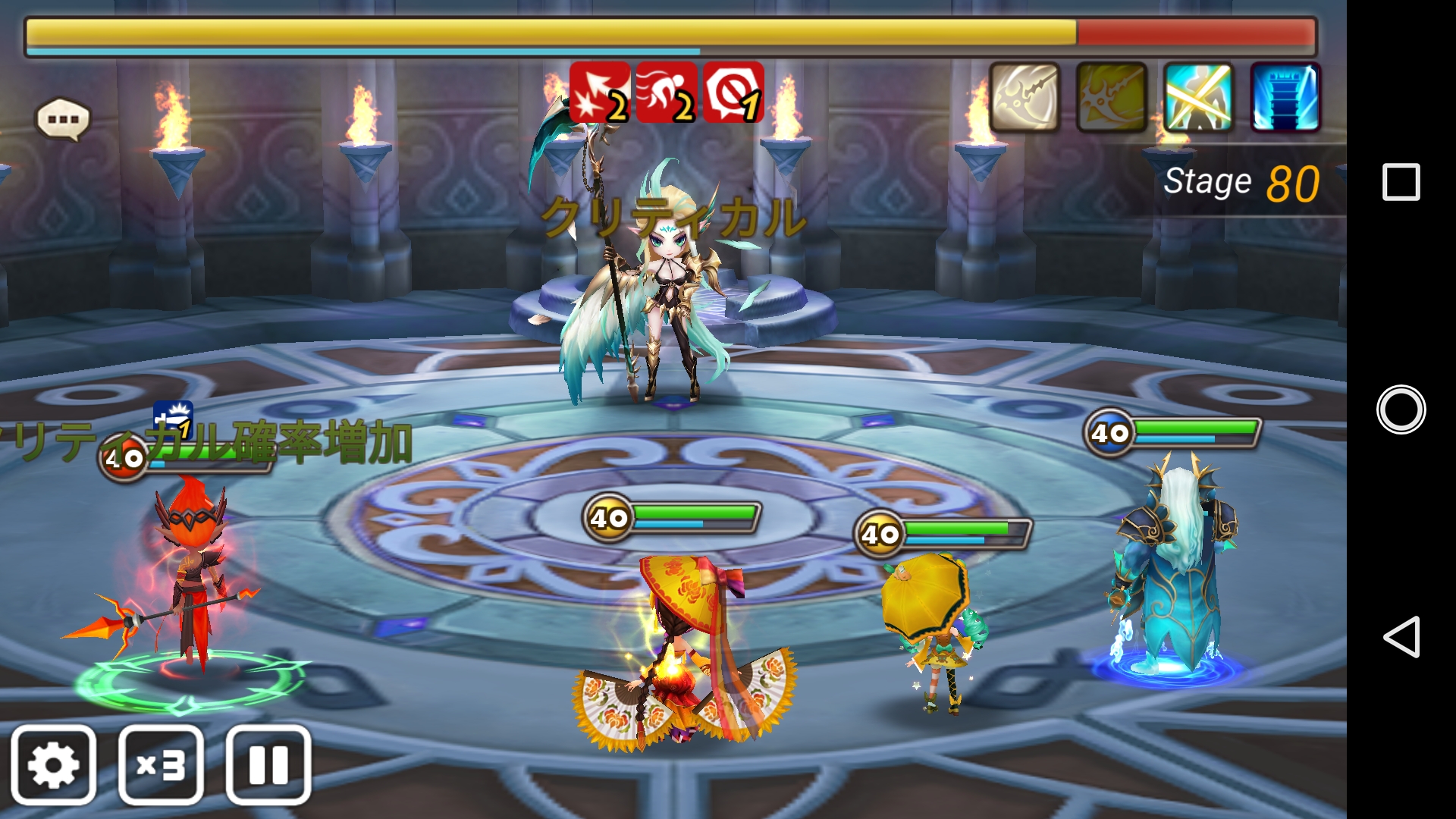Tap the Android back button
1456x819 pixels.
coord(1401,636)
